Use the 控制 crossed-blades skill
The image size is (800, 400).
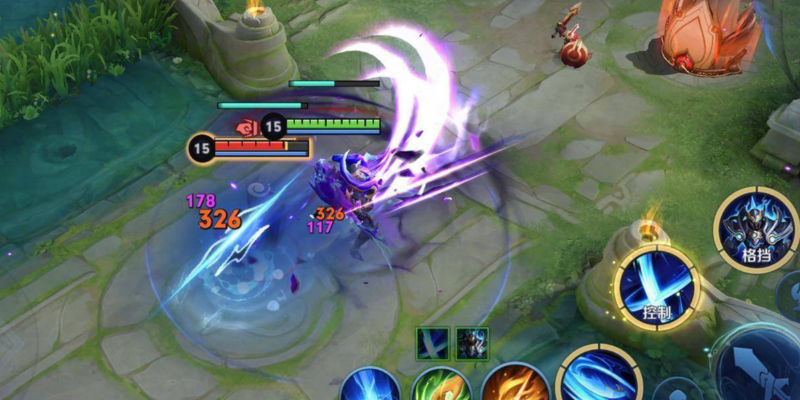[x=655, y=285]
